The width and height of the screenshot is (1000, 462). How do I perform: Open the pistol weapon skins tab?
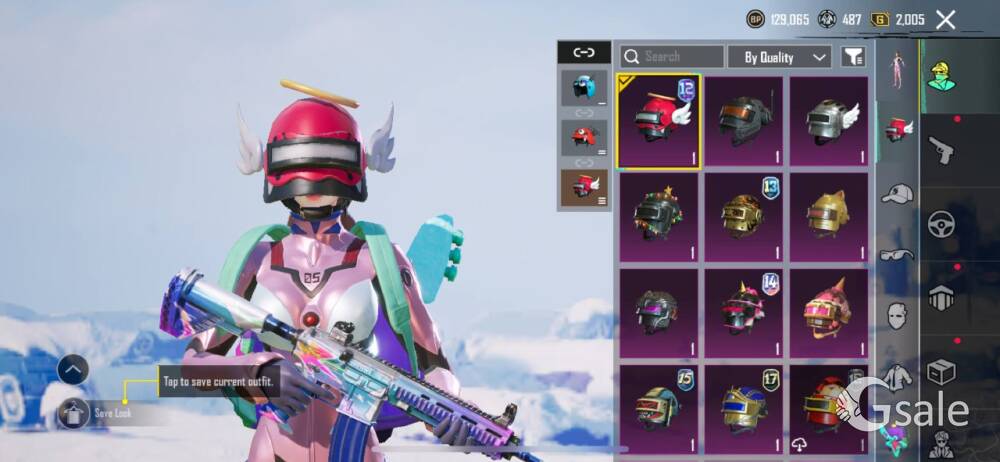[x=941, y=150]
